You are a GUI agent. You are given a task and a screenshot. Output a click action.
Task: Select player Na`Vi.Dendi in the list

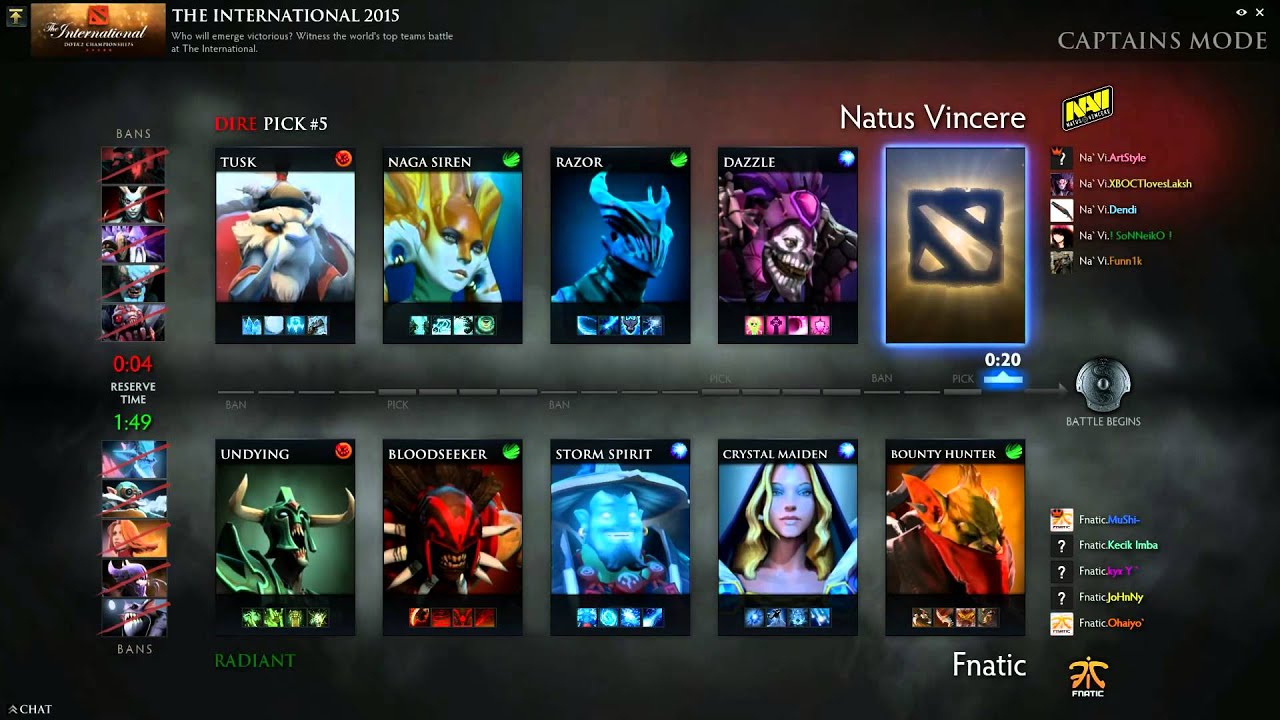pos(1107,210)
